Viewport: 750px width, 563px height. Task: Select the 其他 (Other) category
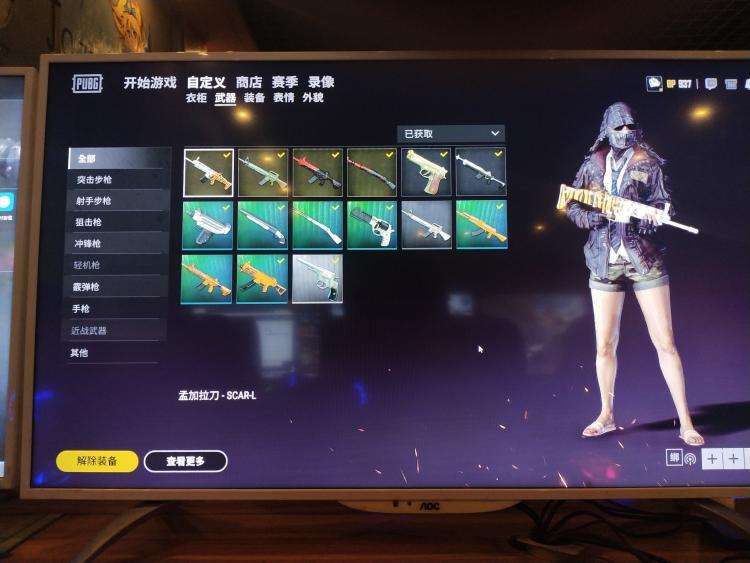[79, 352]
